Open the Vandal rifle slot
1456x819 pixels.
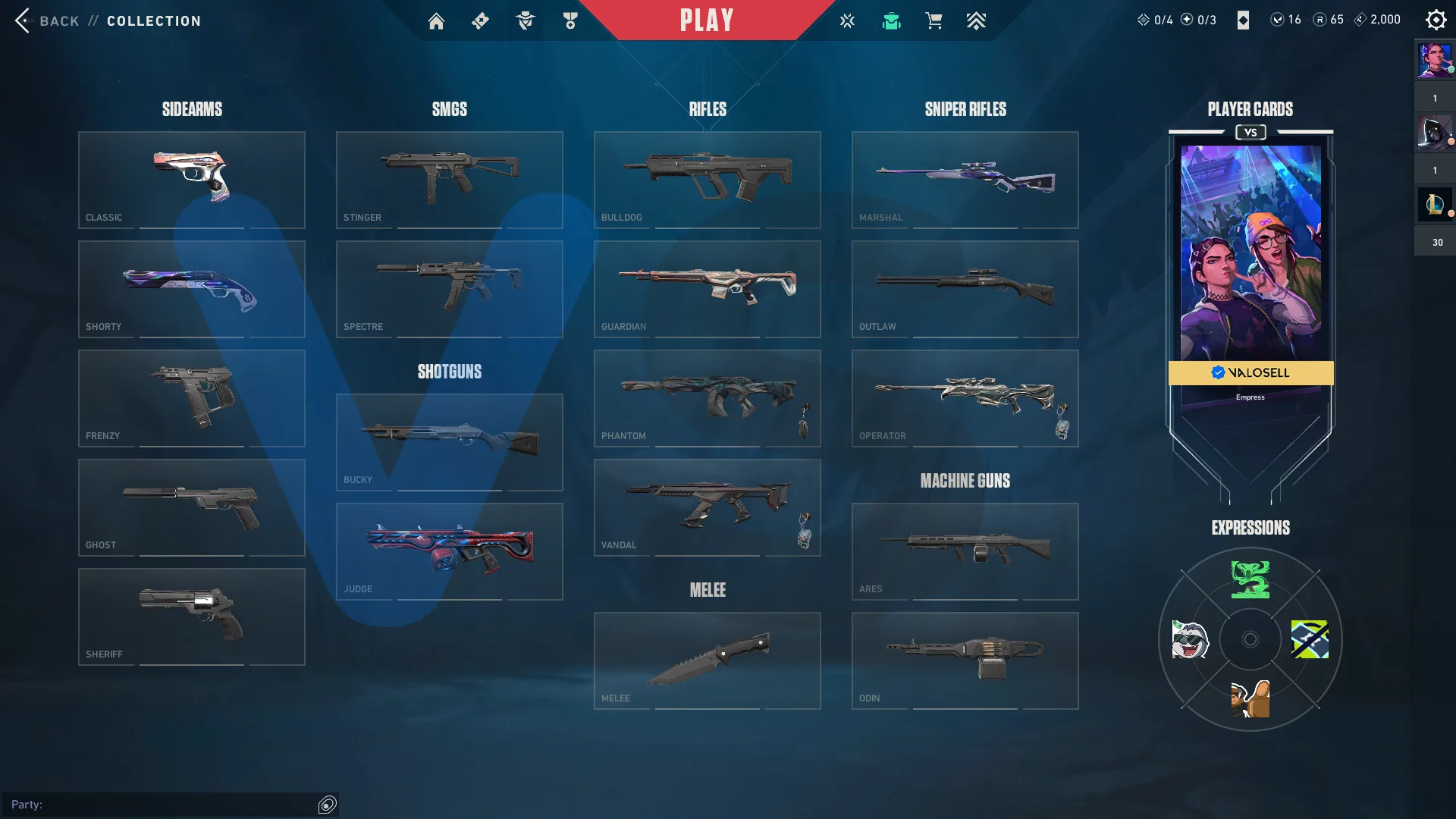708,507
